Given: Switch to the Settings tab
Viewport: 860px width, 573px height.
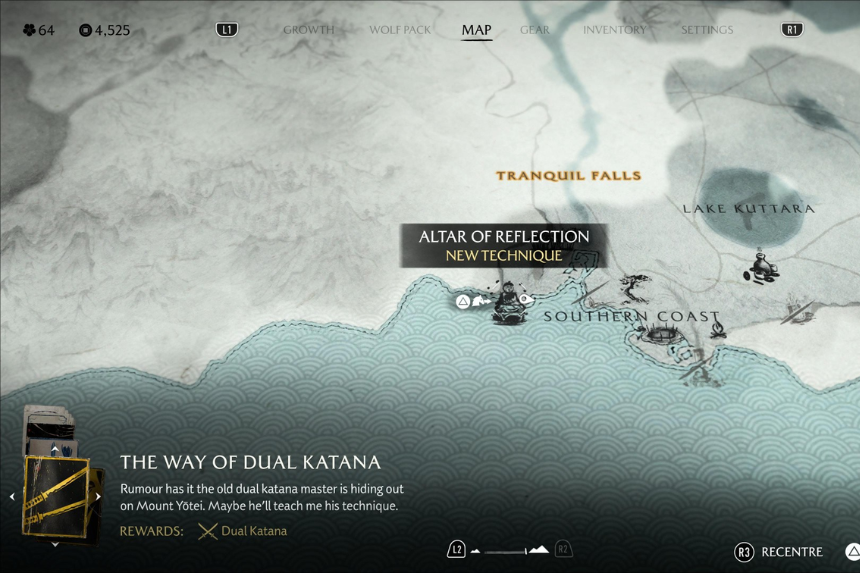Looking at the screenshot, I should [707, 30].
